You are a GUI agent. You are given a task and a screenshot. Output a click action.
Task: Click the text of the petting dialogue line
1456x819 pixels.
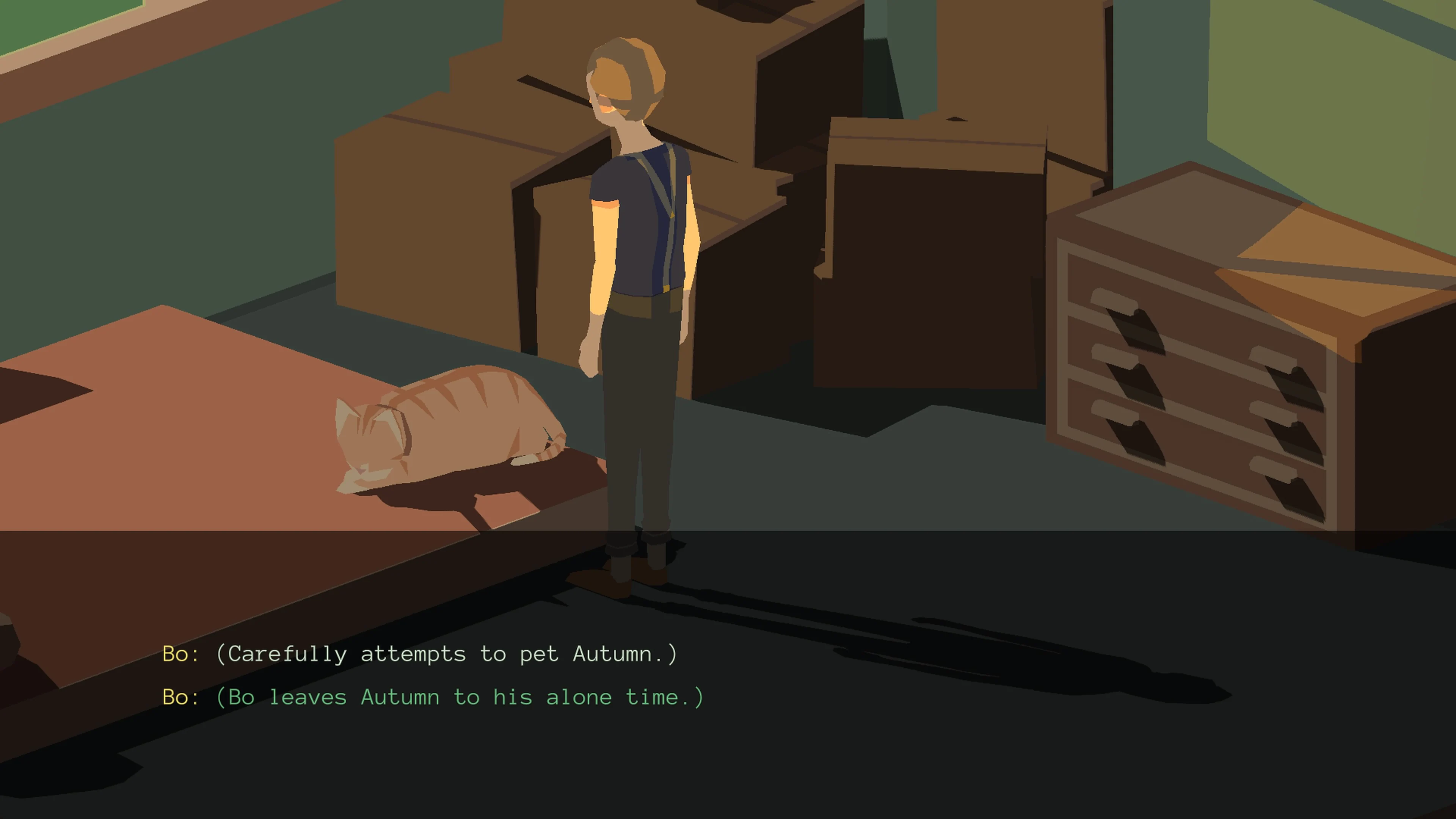coord(447,654)
